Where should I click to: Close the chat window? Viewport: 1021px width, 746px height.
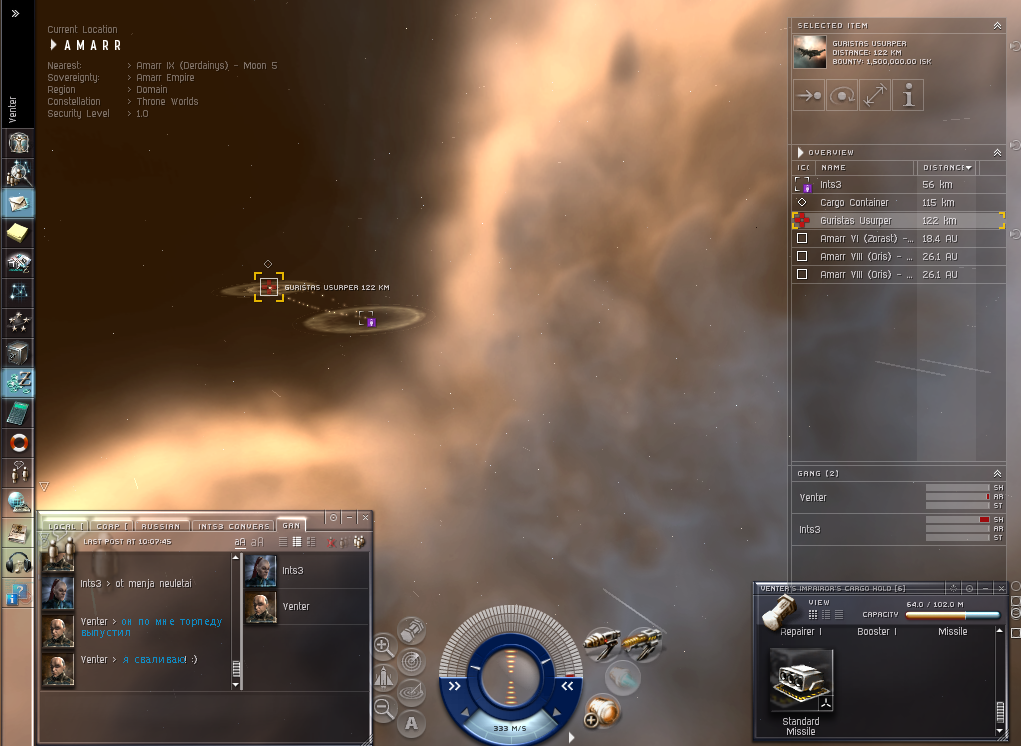tap(365, 517)
